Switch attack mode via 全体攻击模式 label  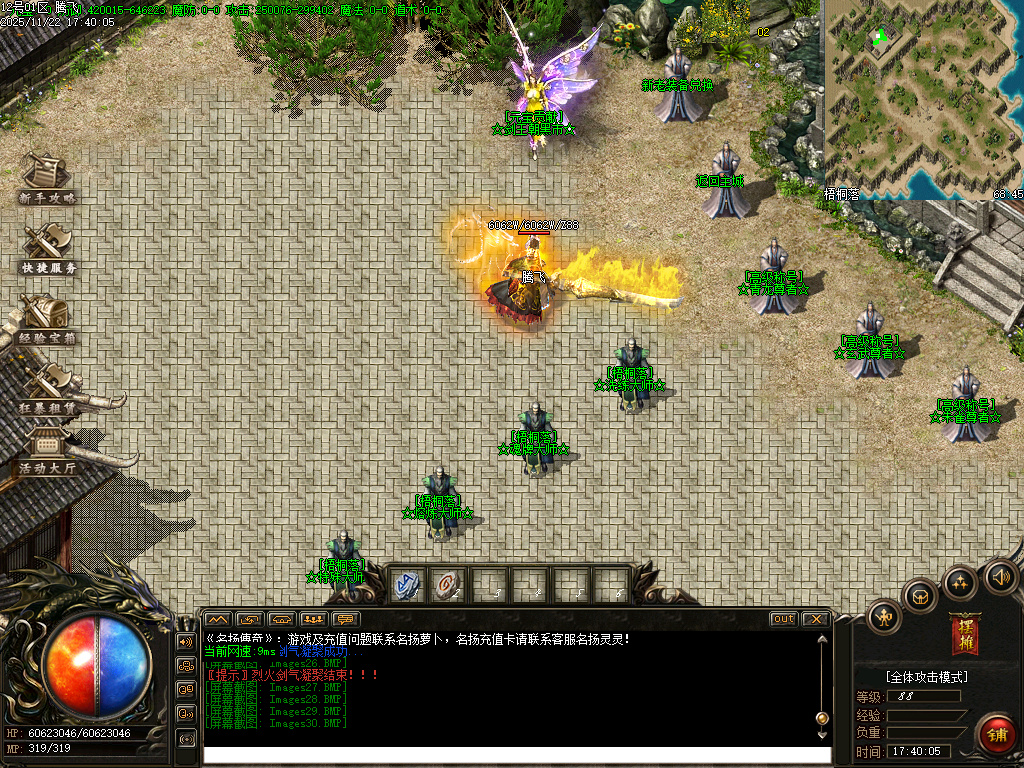tap(926, 677)
